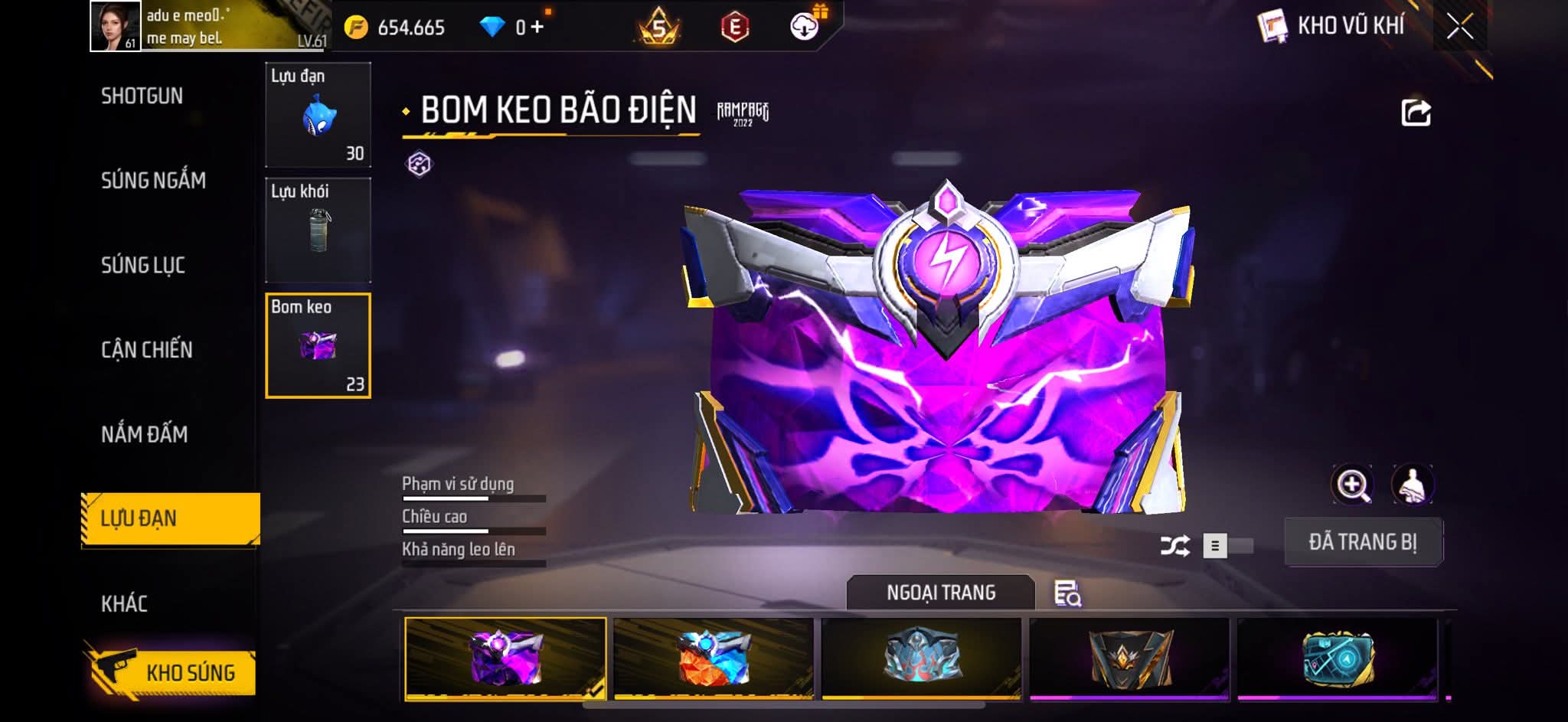Select the Lựu khói smoke grenade slot
This screenshot has width=1568, height=722.
tap(318, 230)
